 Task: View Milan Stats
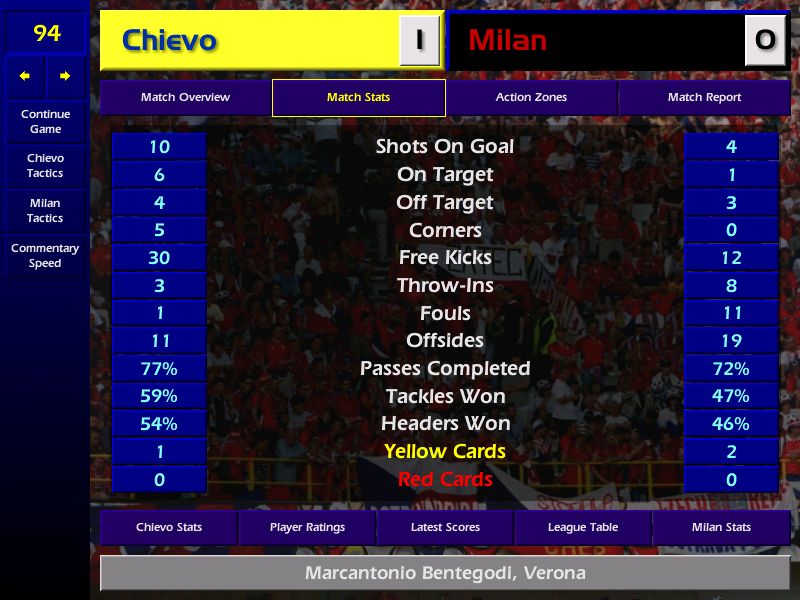click(721, 527)
